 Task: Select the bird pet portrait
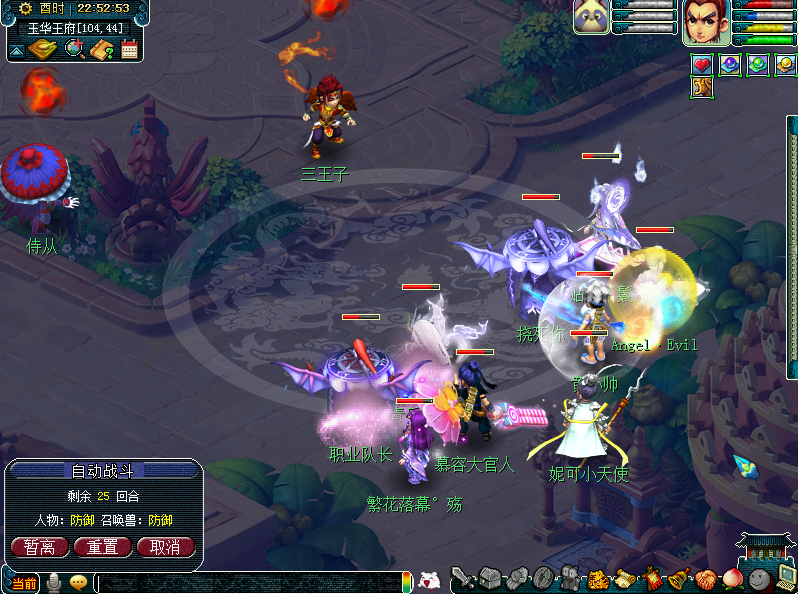[590, 18]
